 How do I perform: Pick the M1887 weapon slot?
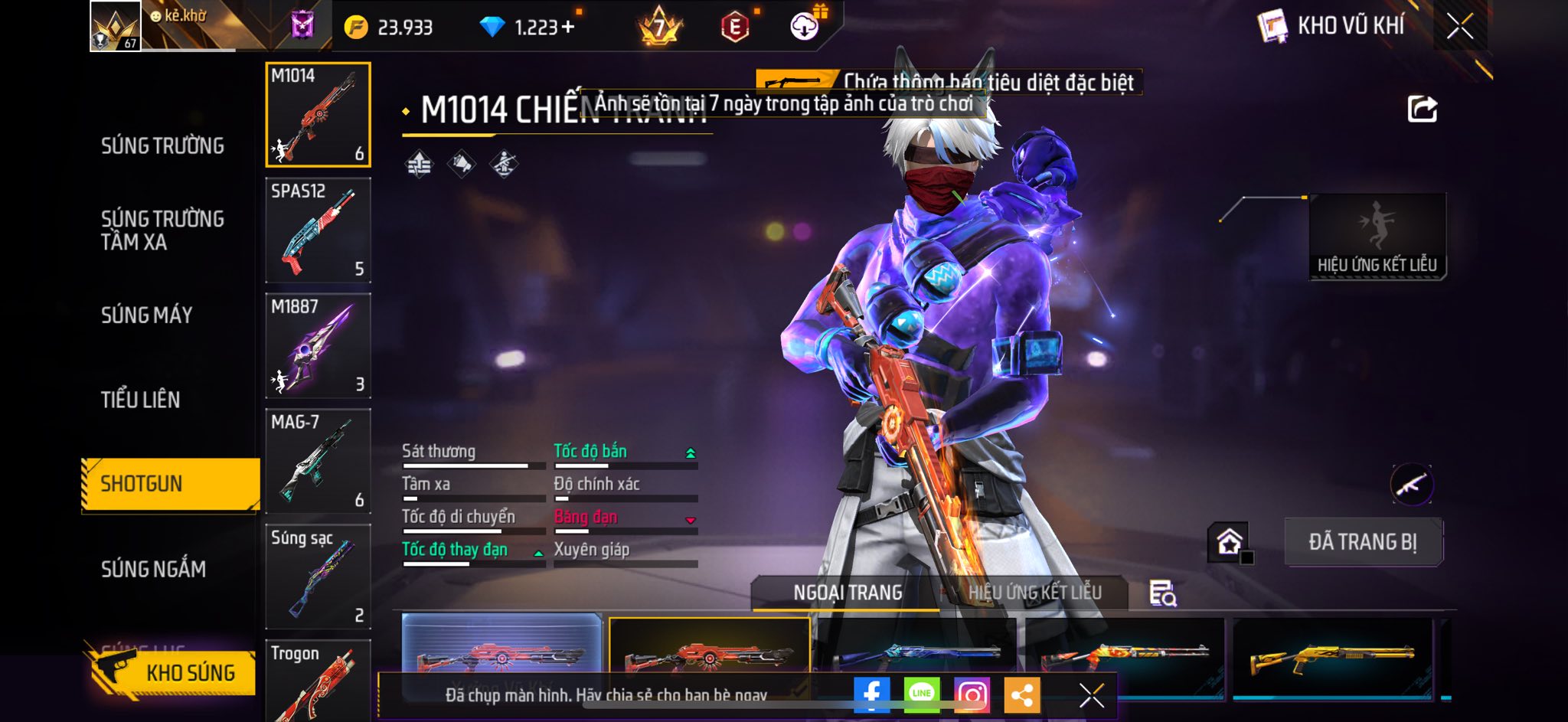[x=318, y=346]
